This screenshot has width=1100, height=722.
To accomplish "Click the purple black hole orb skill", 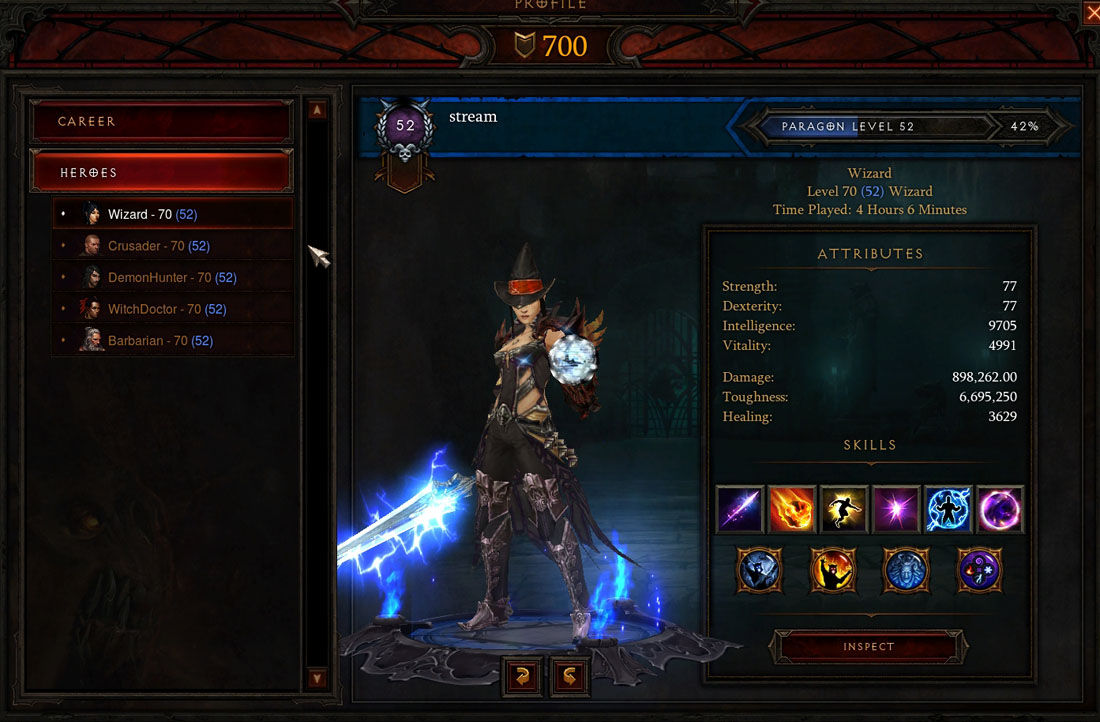I will (999, 509).
